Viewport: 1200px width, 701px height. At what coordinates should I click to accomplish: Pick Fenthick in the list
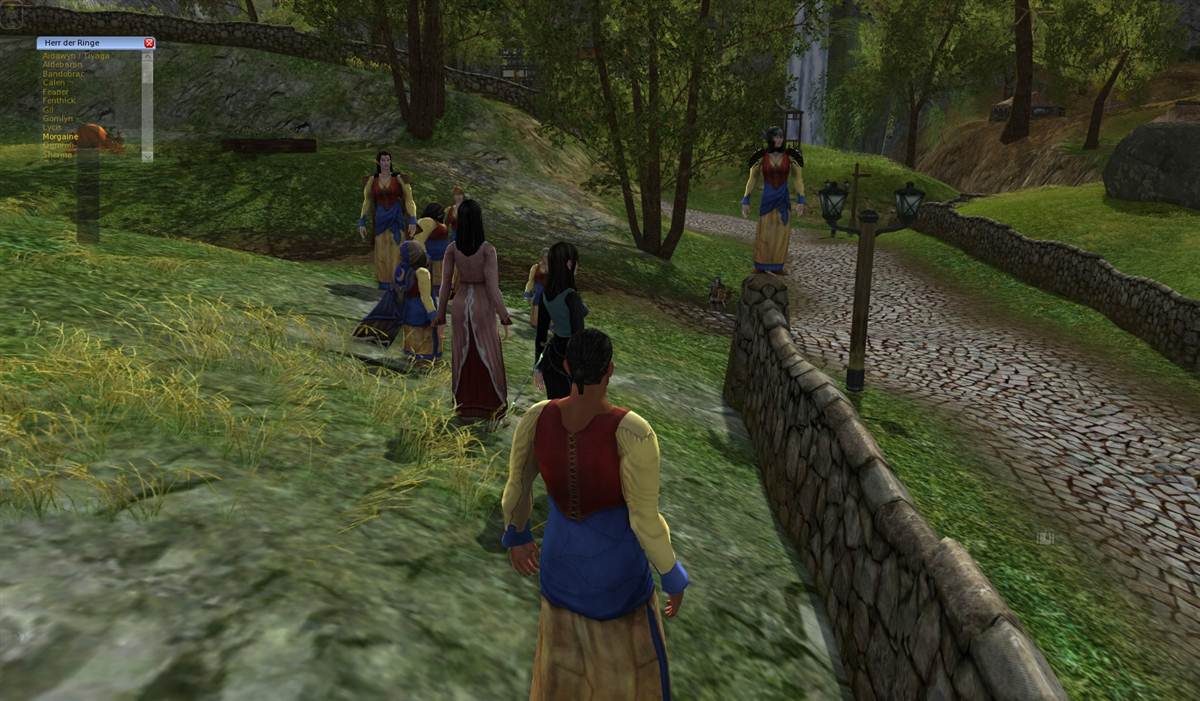[58, 101]
